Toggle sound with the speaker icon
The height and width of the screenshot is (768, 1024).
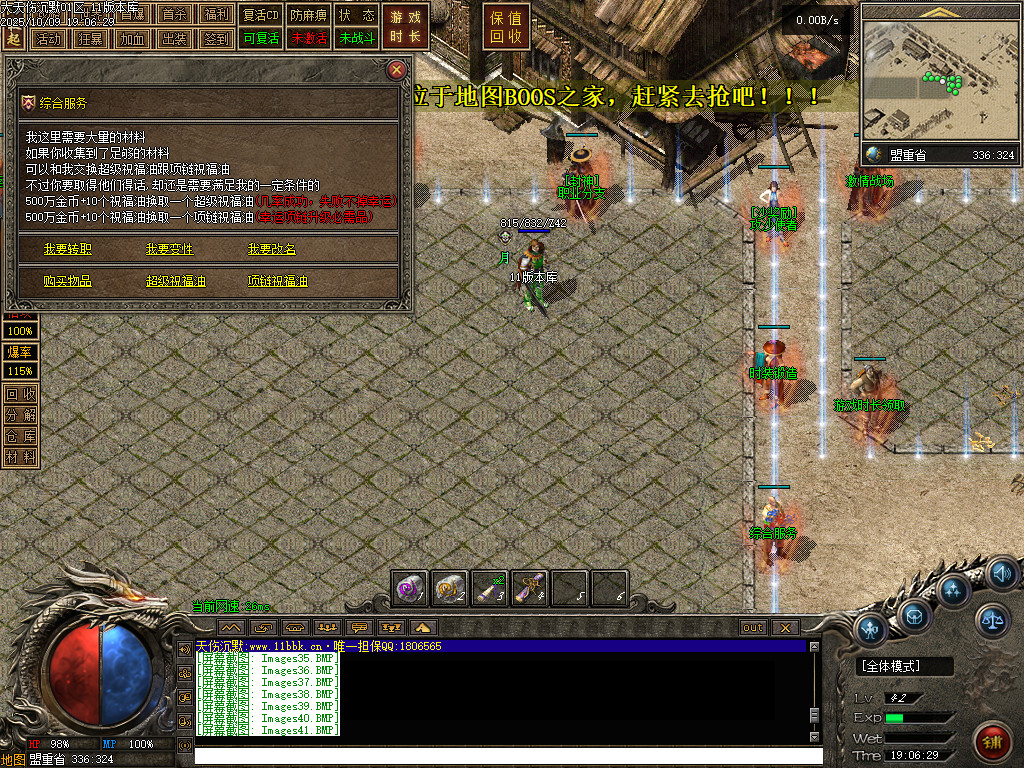tap(1001, 574)
